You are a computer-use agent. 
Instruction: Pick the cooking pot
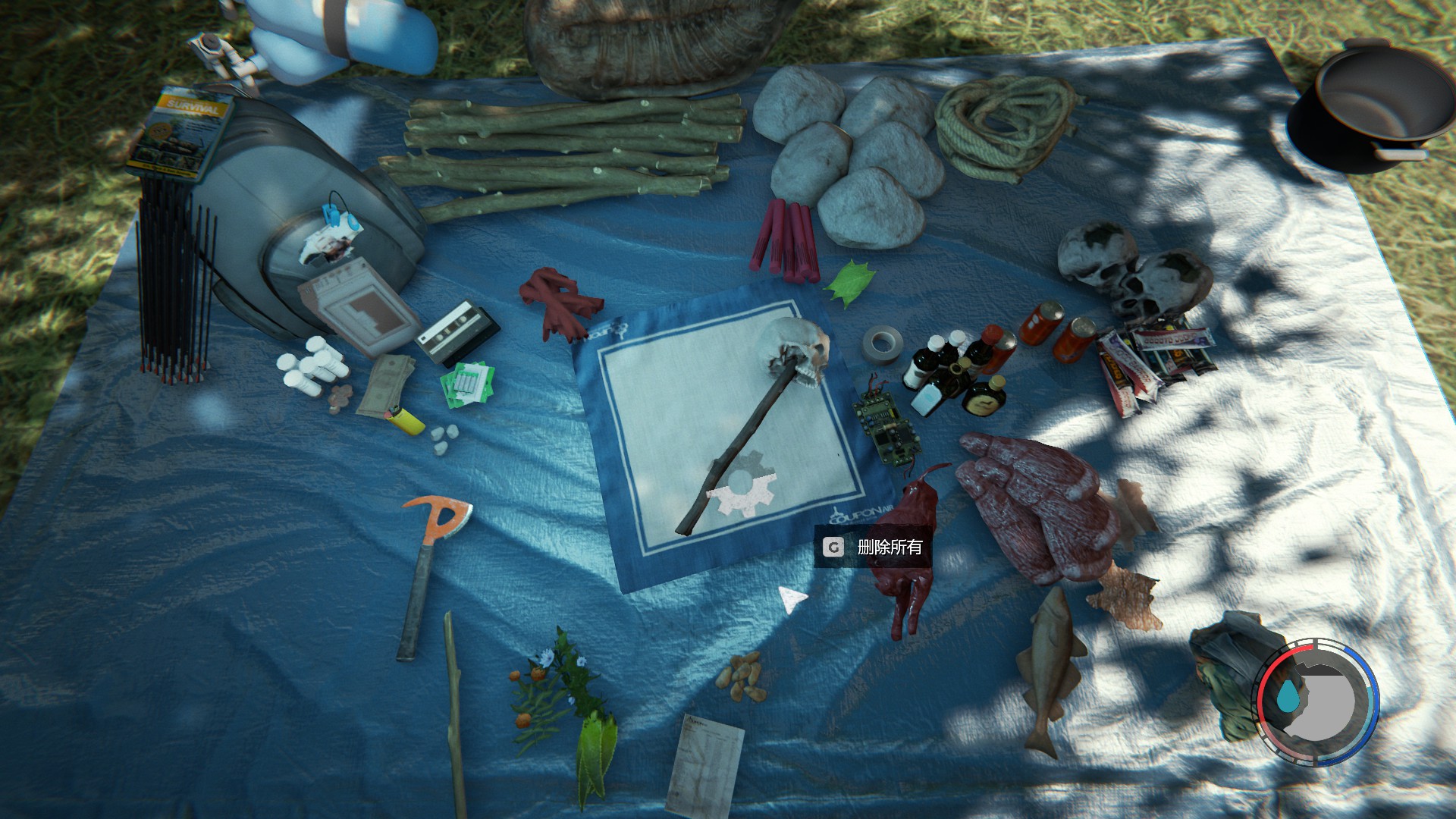(1365, 106)
